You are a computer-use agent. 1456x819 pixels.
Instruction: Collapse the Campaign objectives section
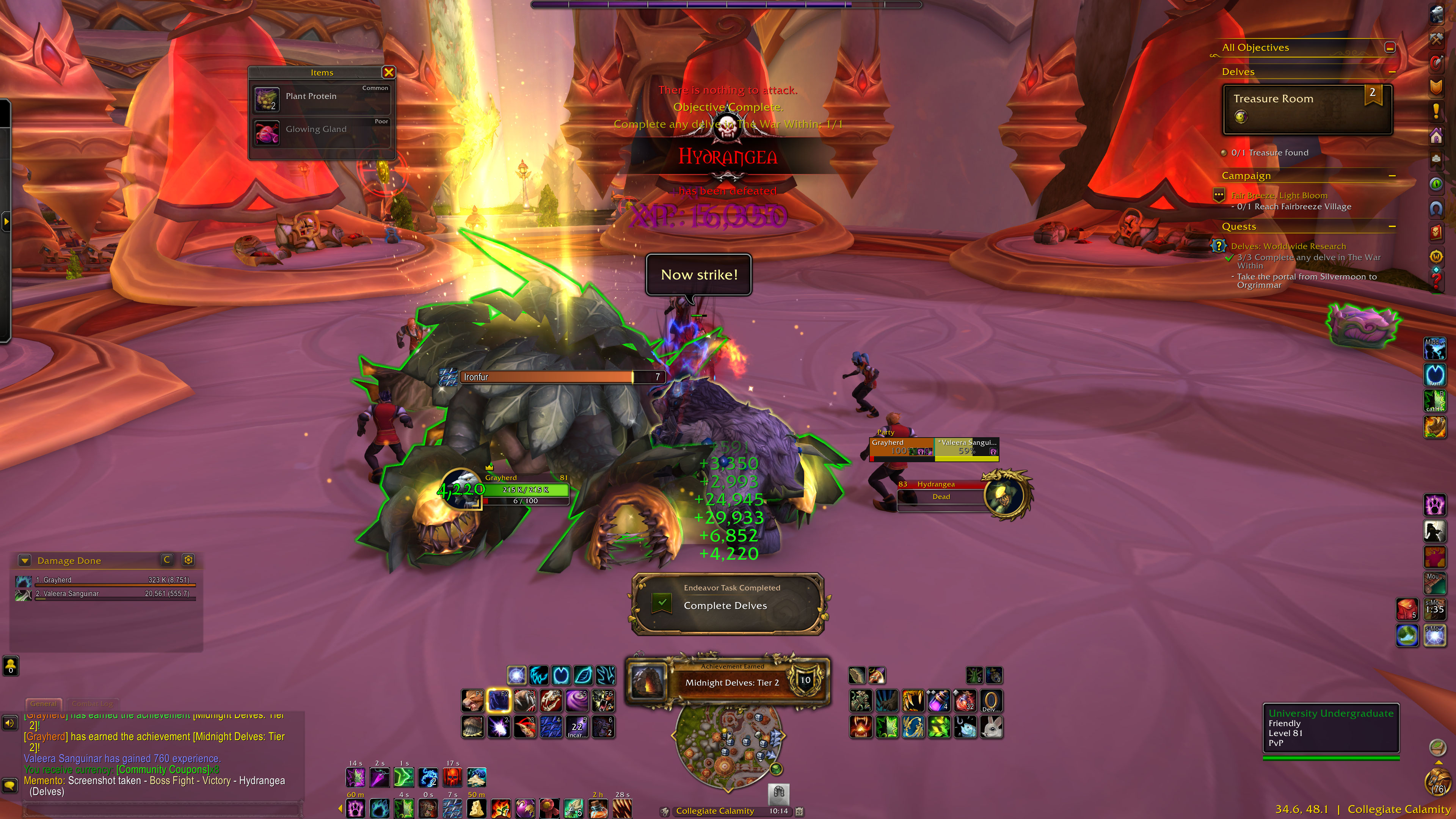(1392, 176)
